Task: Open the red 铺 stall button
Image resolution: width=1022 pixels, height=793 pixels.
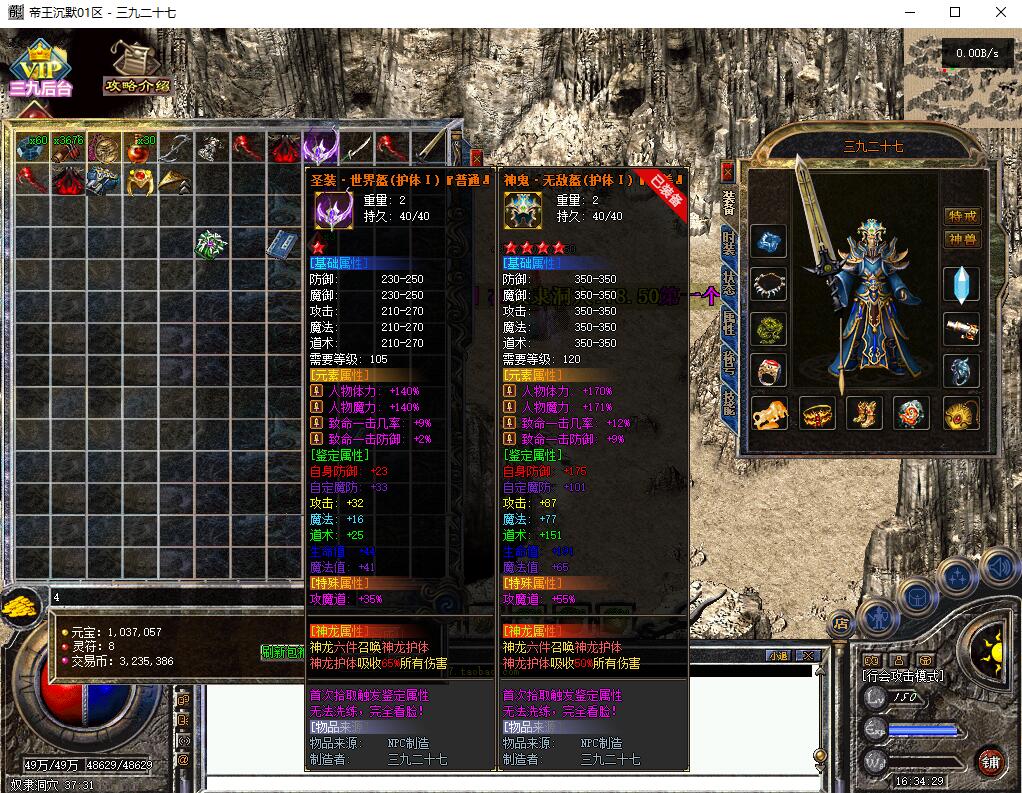Action: coord(990,762)
